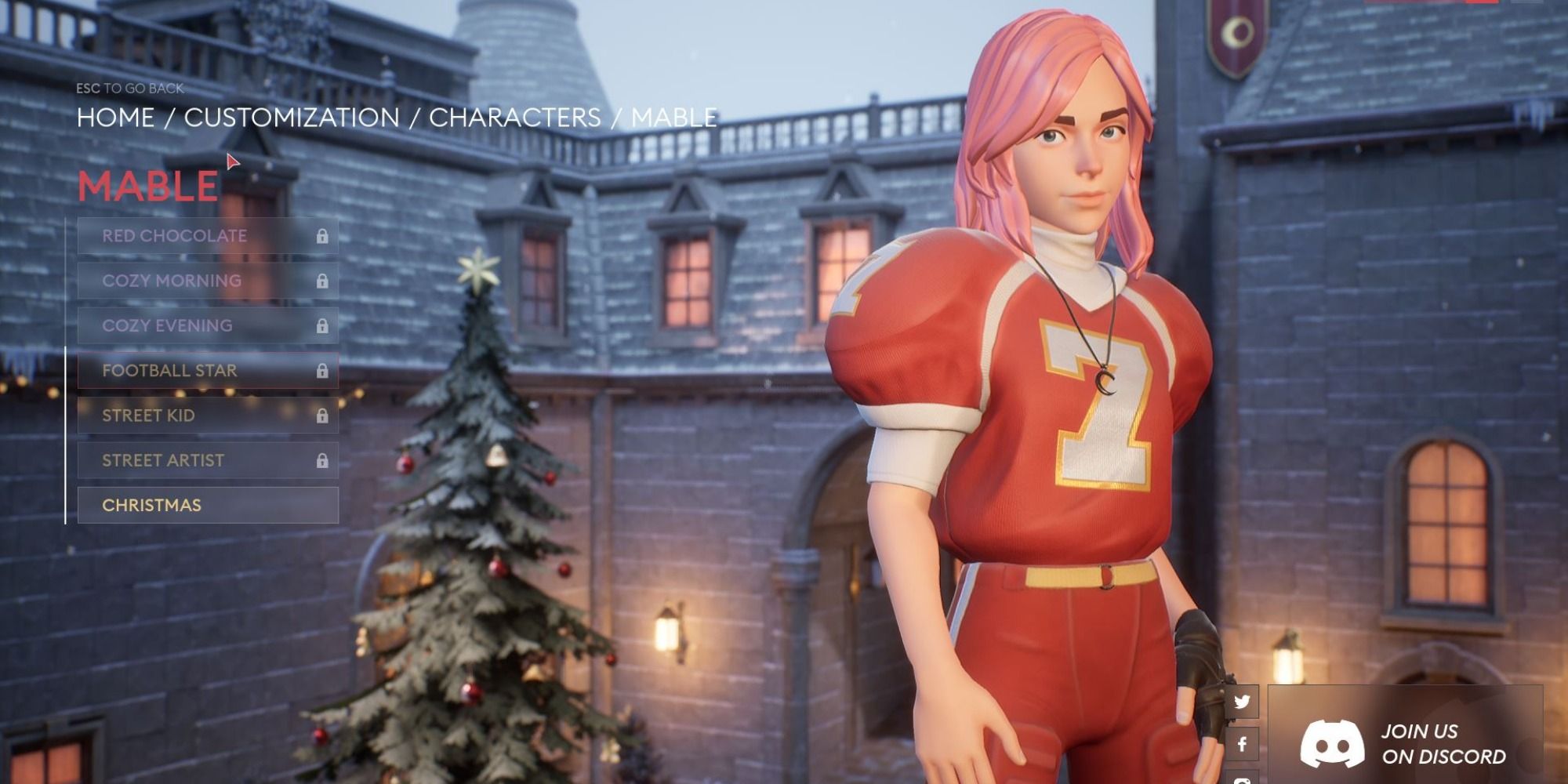This screenshot has height=784, width=1568.
Task: Join the Discord server
Action: pos(1405,743)
